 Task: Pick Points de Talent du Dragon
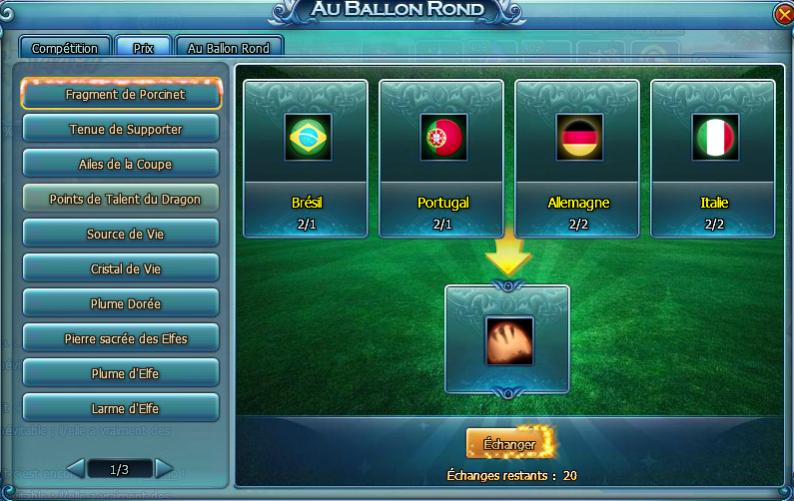click(121, 199)
